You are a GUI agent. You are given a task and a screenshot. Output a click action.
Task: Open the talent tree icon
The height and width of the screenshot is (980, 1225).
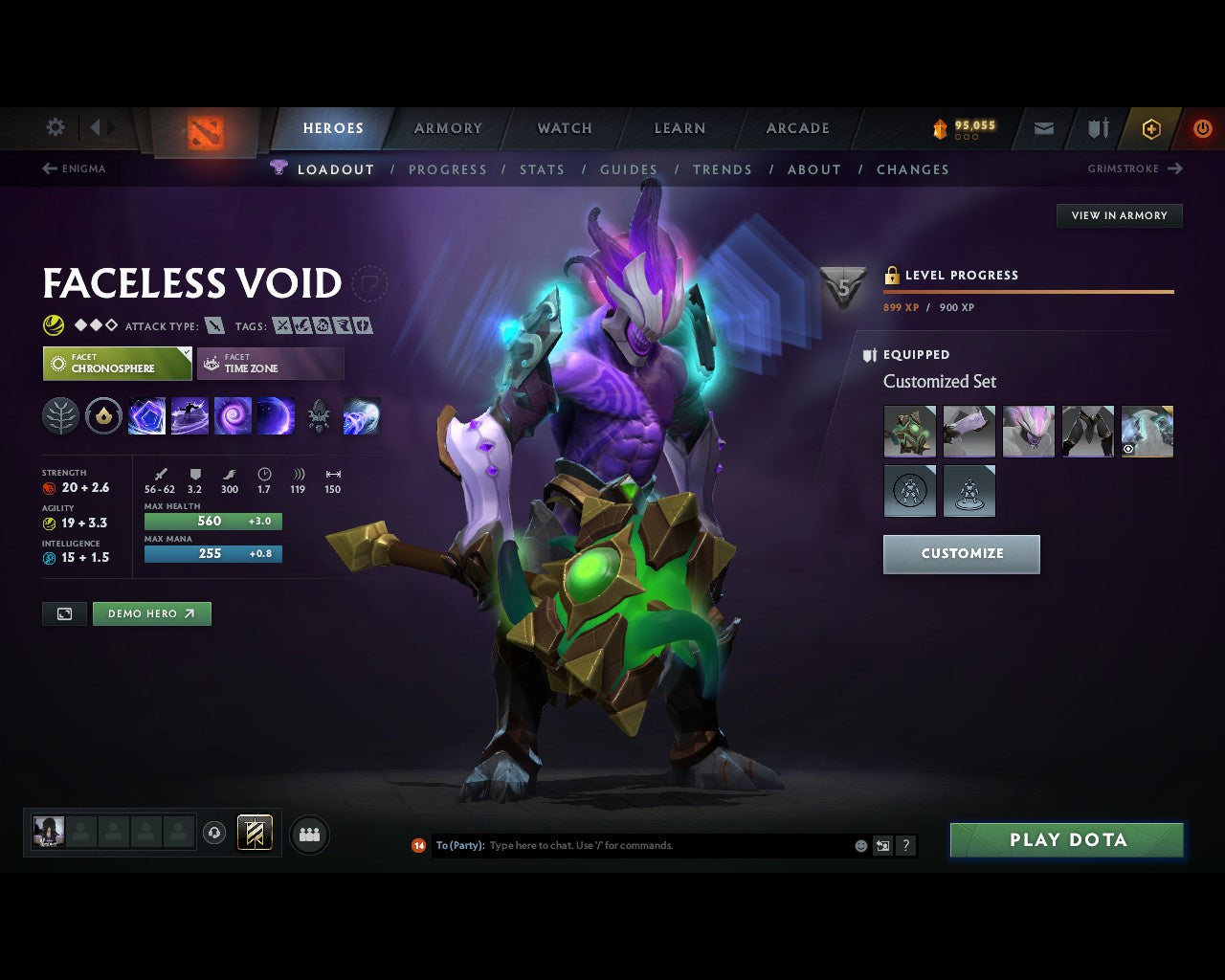click(60, 415)
